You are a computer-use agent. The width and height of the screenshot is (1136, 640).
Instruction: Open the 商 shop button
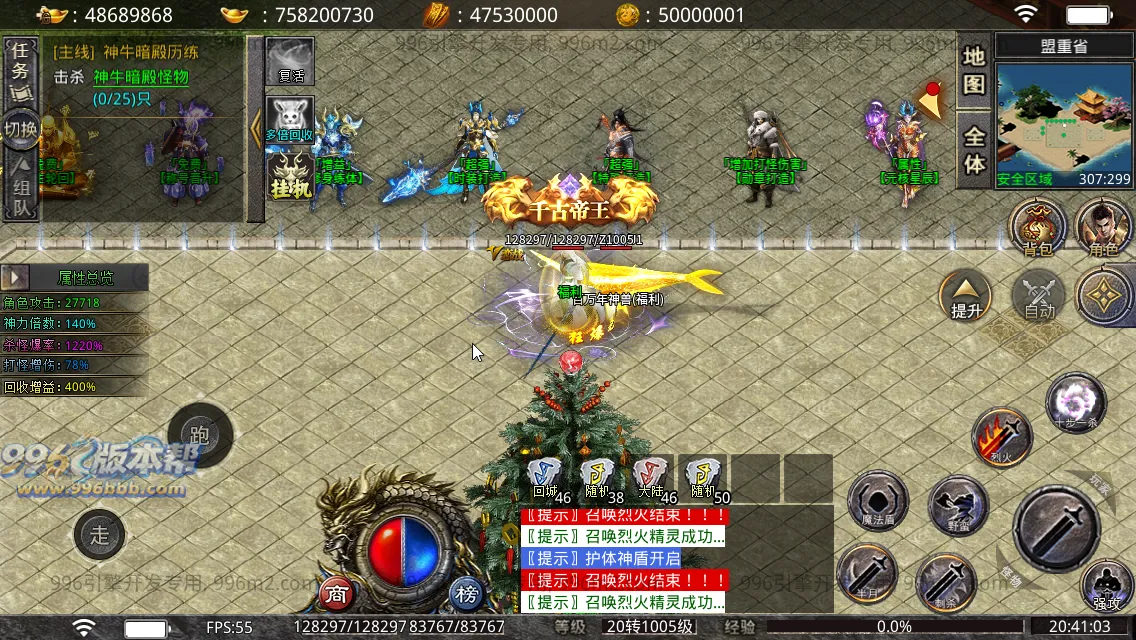(x=337, y=594)
